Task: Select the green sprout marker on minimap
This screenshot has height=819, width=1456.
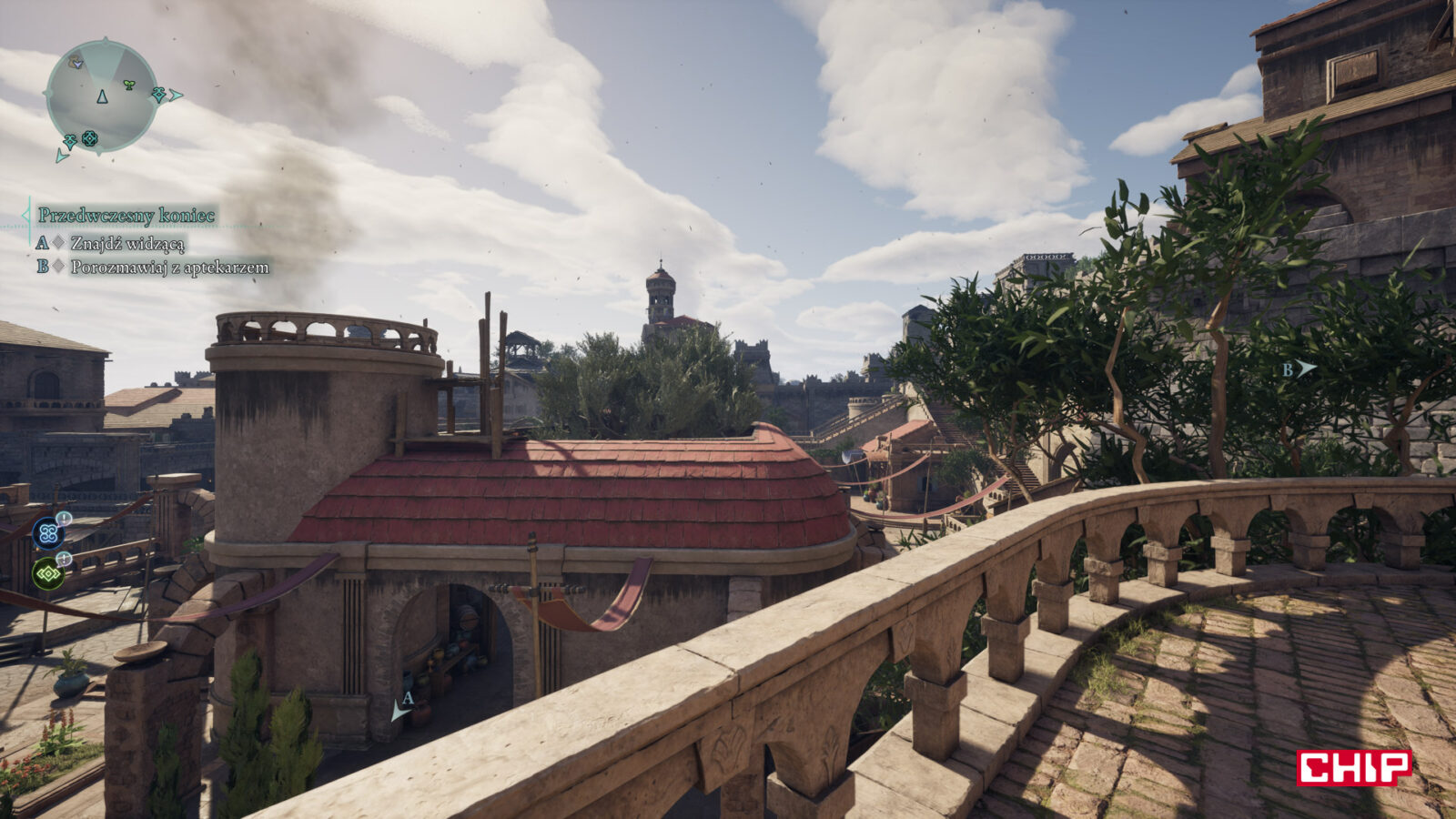Action: [x=129, y=85]
